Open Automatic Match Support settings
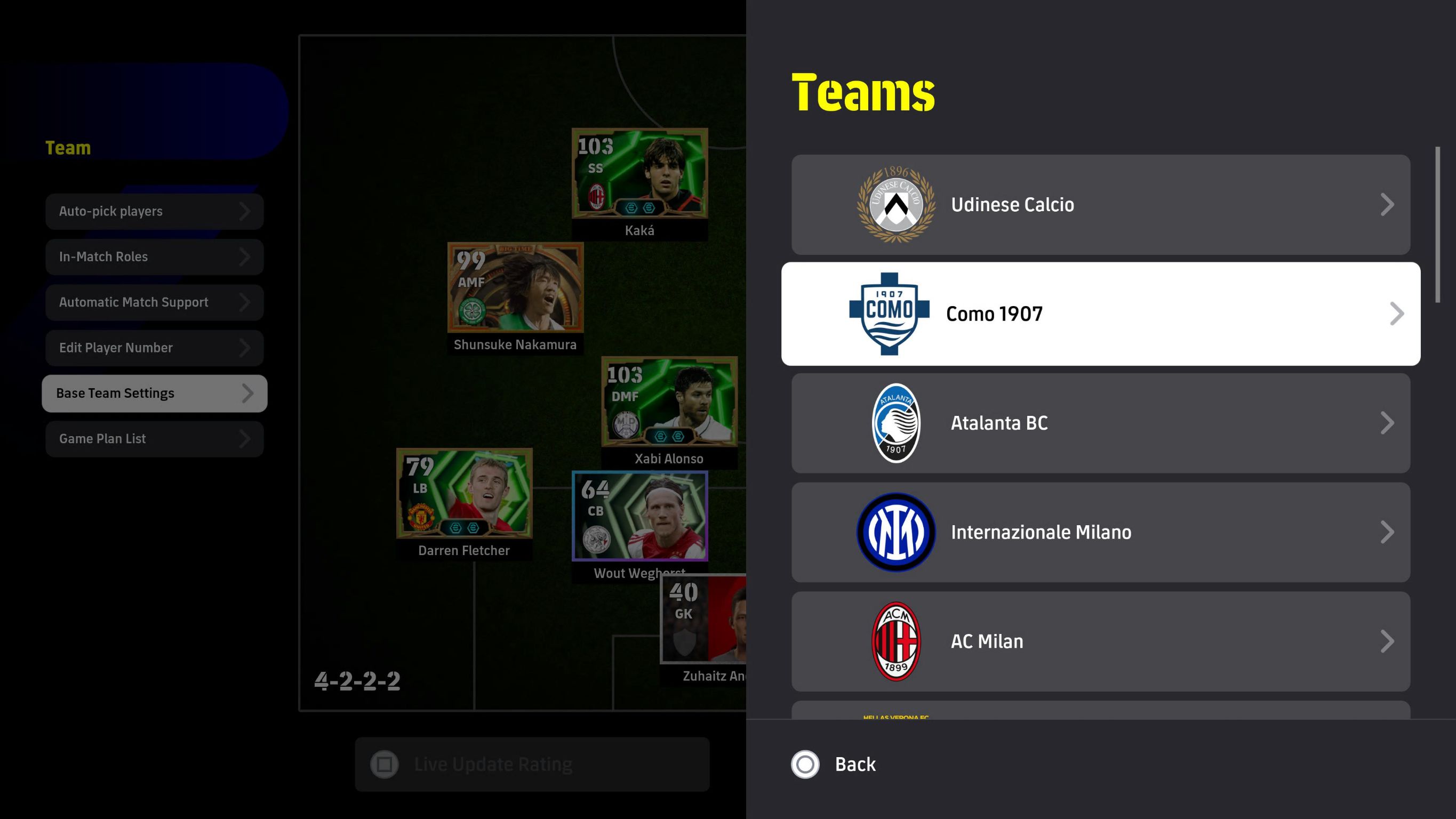 click(x=154, y=302)
